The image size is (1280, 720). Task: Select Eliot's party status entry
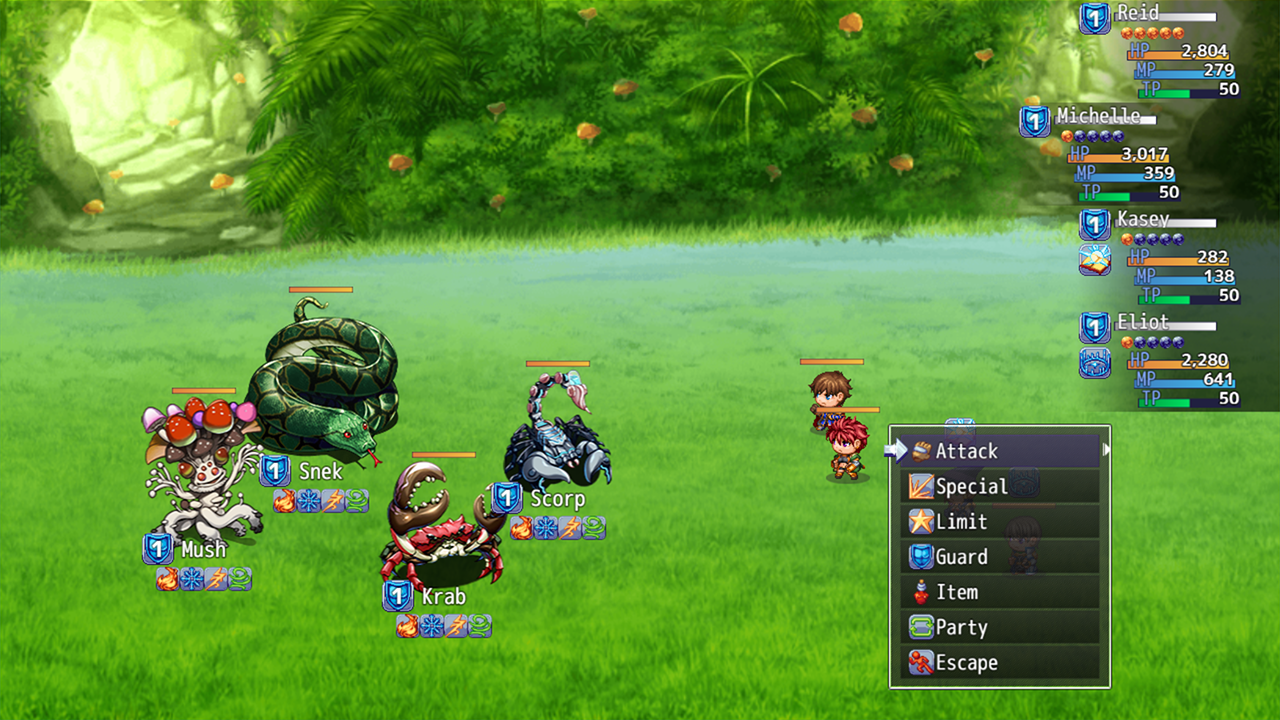(x=1160, y=361)
